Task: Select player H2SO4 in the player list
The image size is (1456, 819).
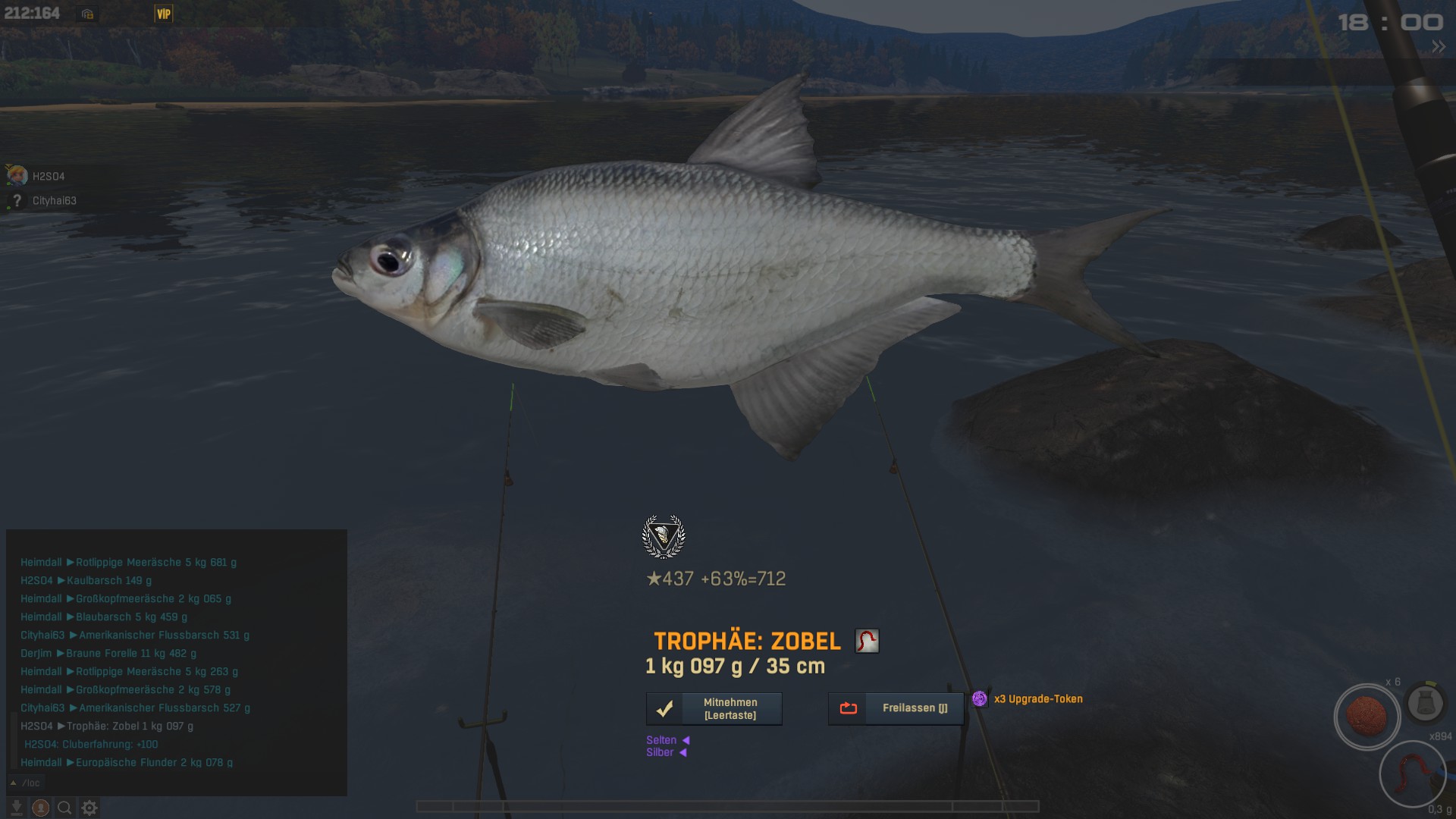Action: (49, 177)
